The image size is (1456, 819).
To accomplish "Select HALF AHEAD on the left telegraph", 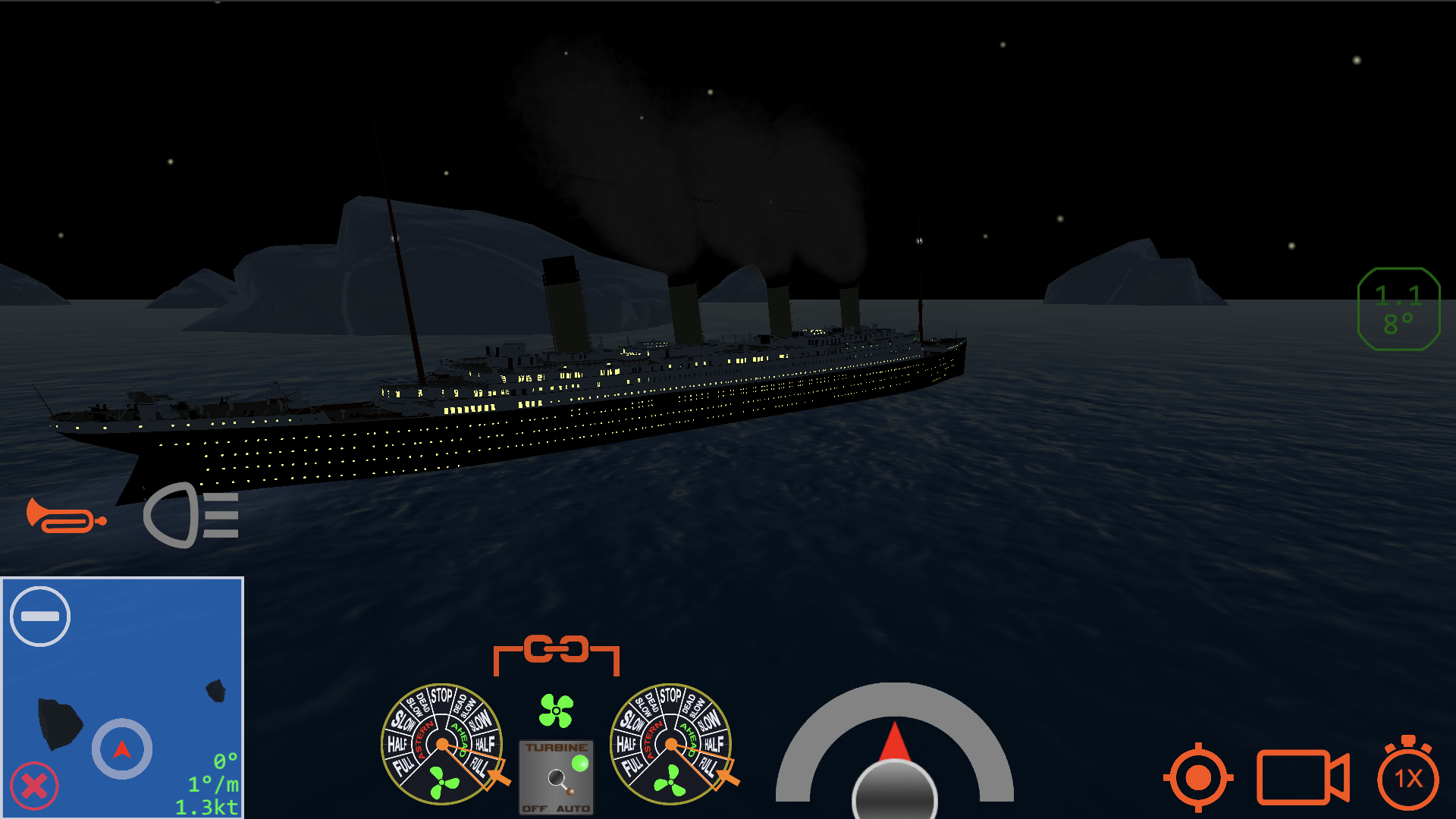I will [485, 742].
